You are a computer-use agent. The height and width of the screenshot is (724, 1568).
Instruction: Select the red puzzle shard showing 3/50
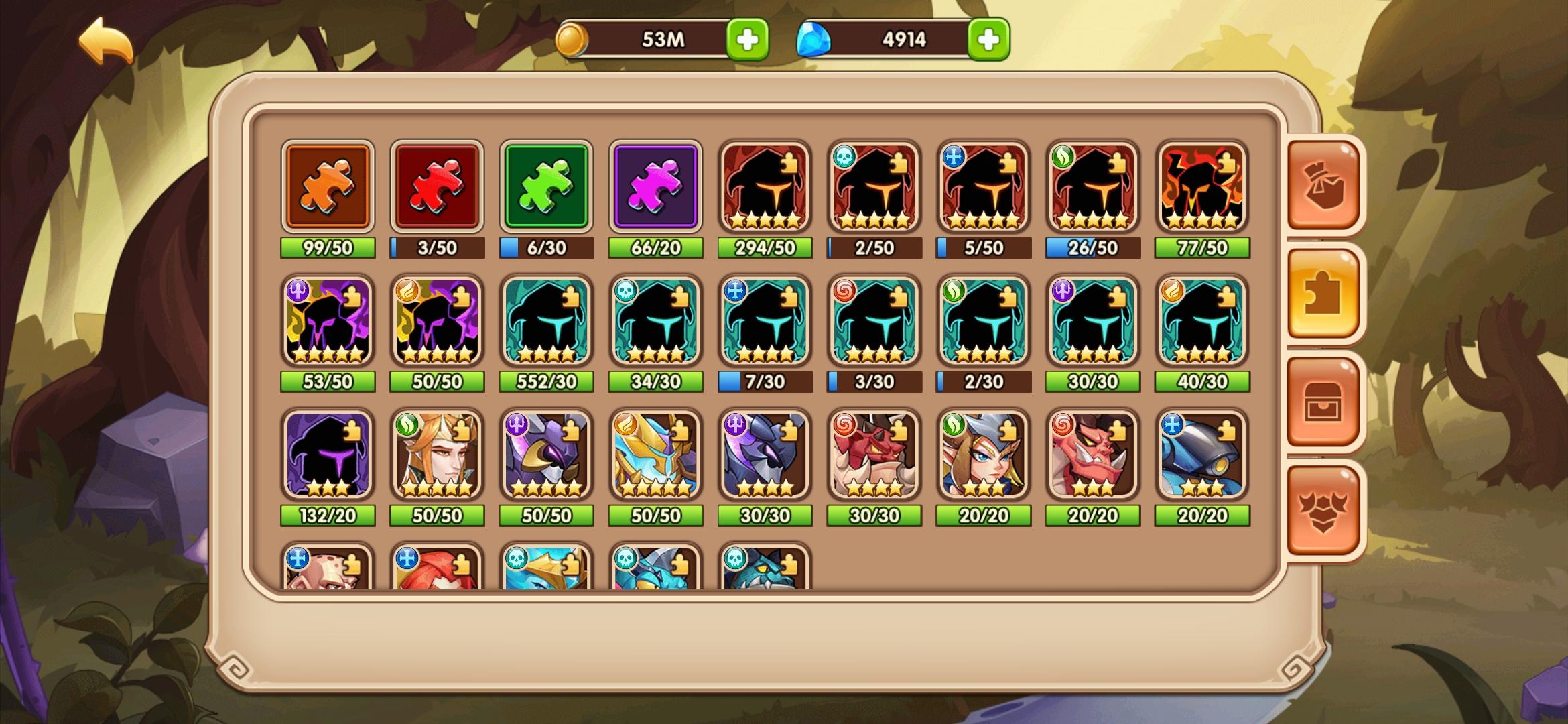point(437,187)
